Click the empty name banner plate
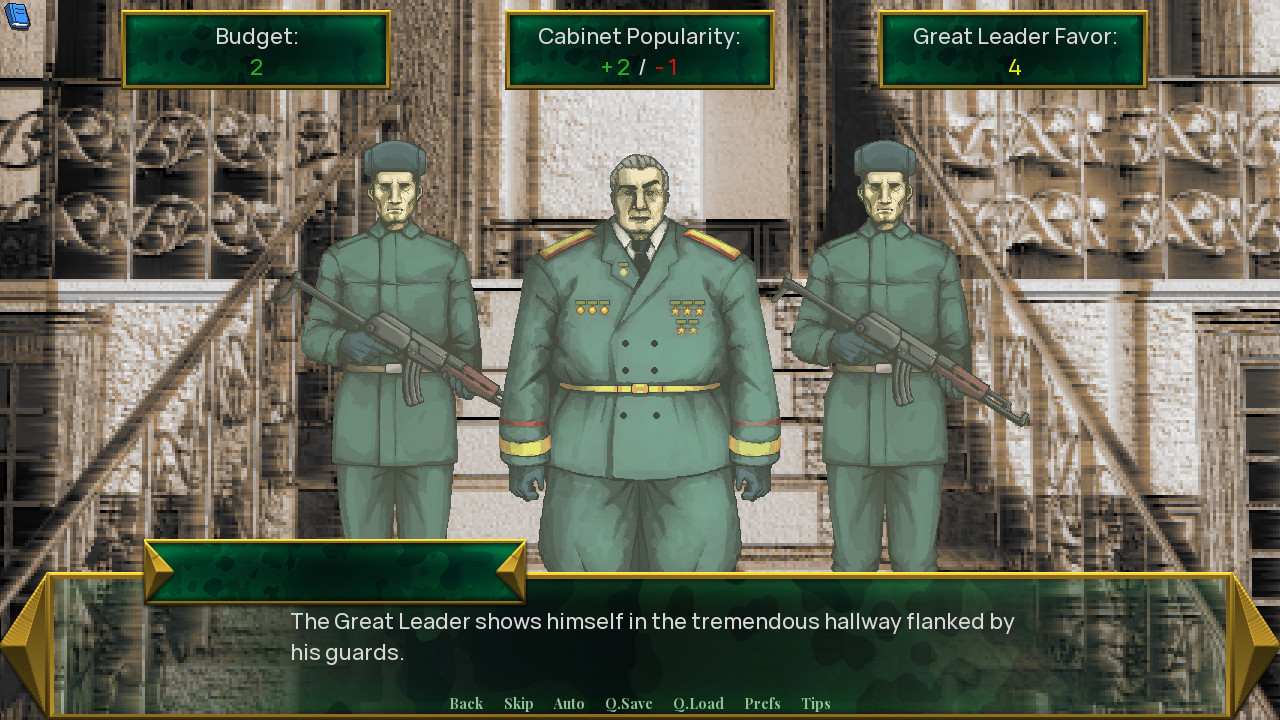The width and height of the screenshot is (1280, 720). click(335, 565)
